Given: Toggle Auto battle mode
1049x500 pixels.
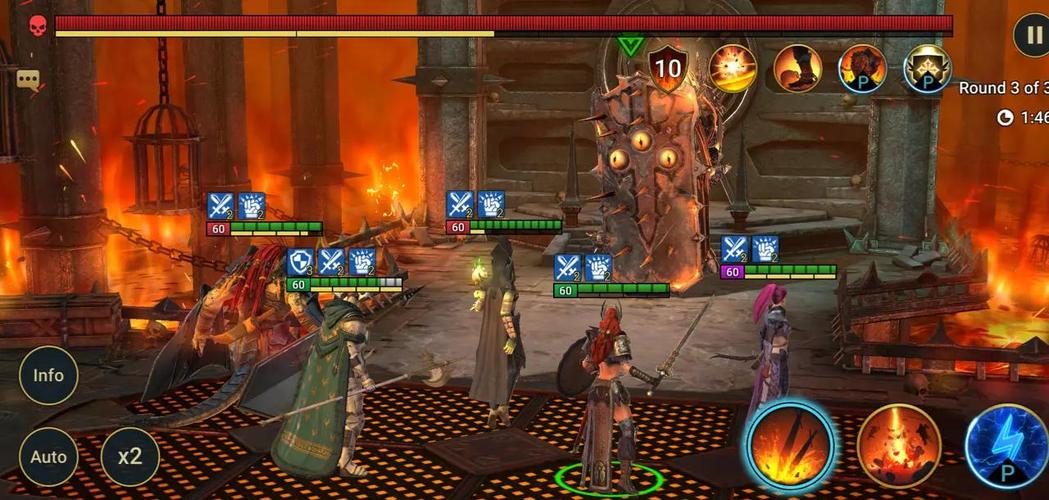Looking at the screenshot, I should click(48, 457).
